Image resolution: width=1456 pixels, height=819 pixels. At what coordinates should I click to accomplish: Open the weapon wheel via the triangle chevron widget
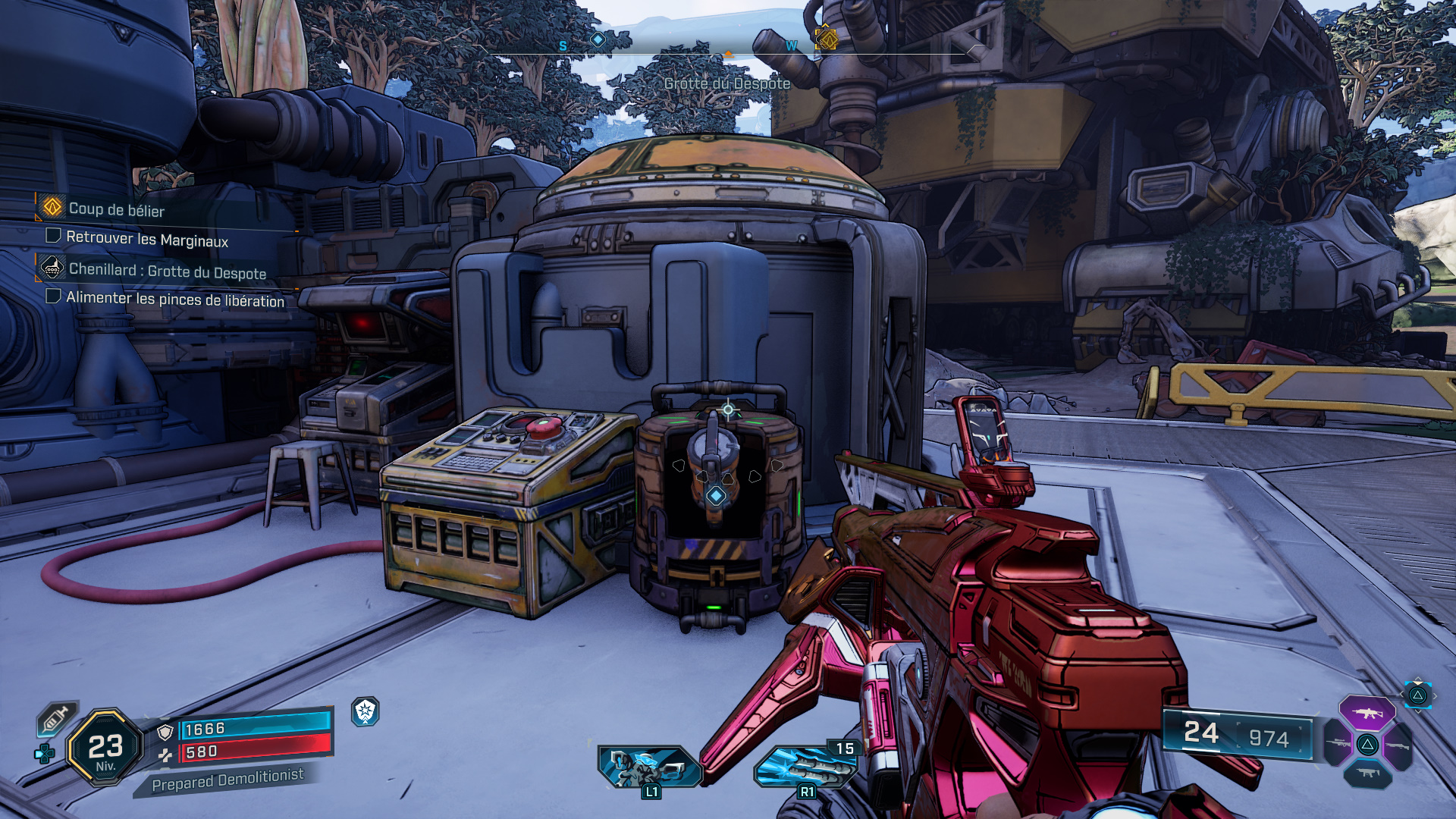[1417, 695]
